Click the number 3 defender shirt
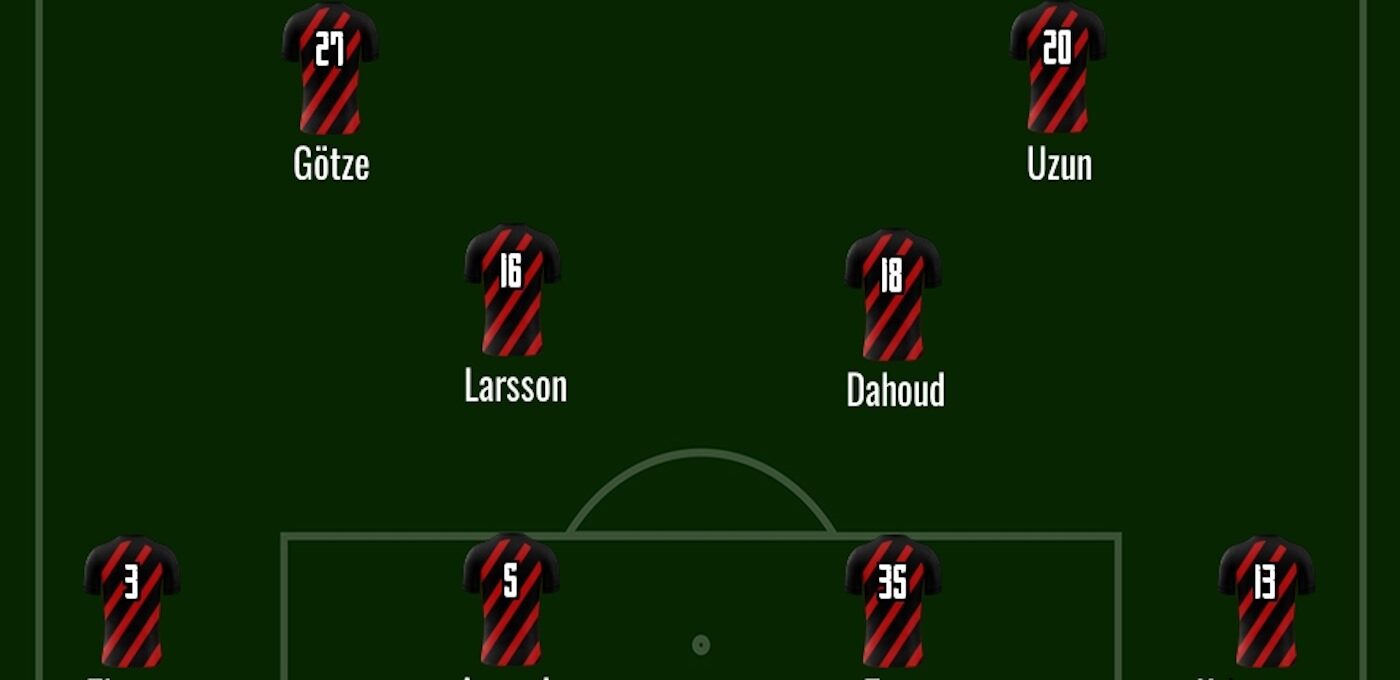The height and width of the screenshot is (680, 1400). point(132,602)
